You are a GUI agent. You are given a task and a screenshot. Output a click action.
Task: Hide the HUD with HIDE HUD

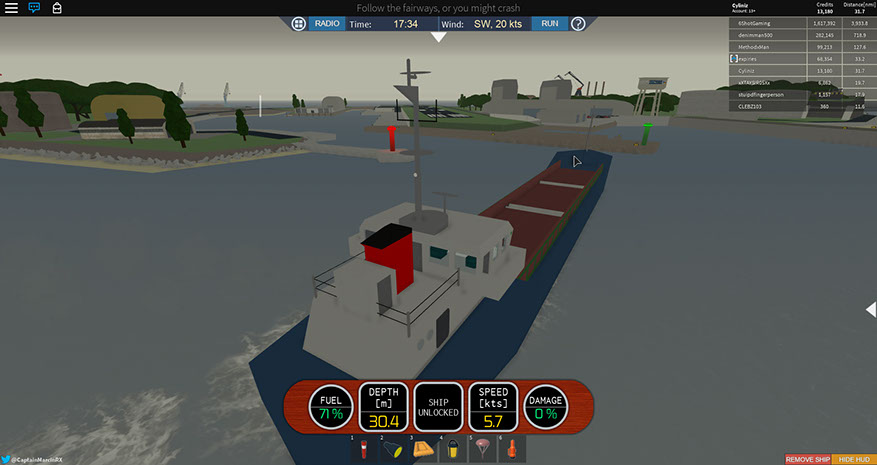tap(853, 459)
